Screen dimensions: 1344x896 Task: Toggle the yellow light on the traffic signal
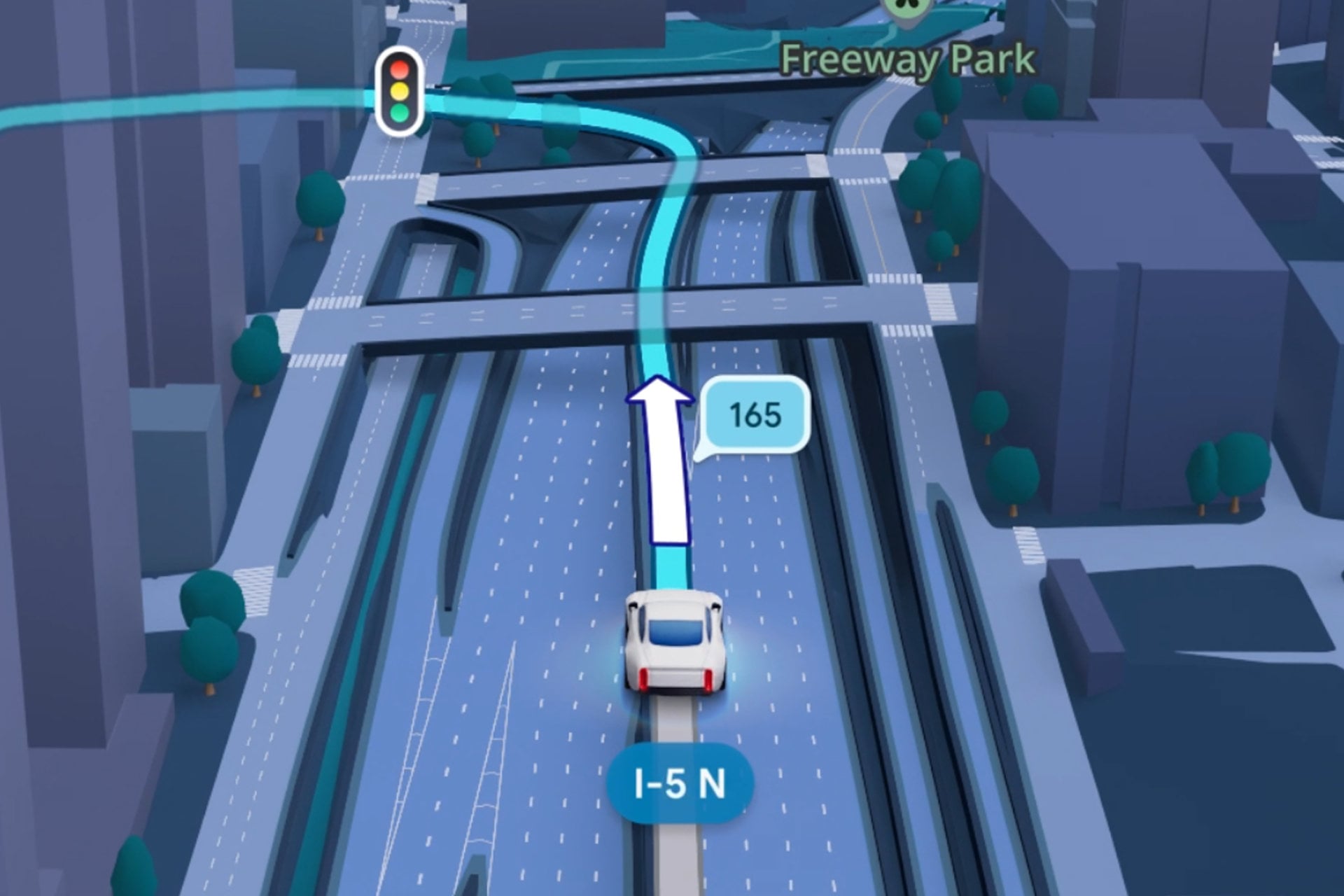(x=399, y=90)
